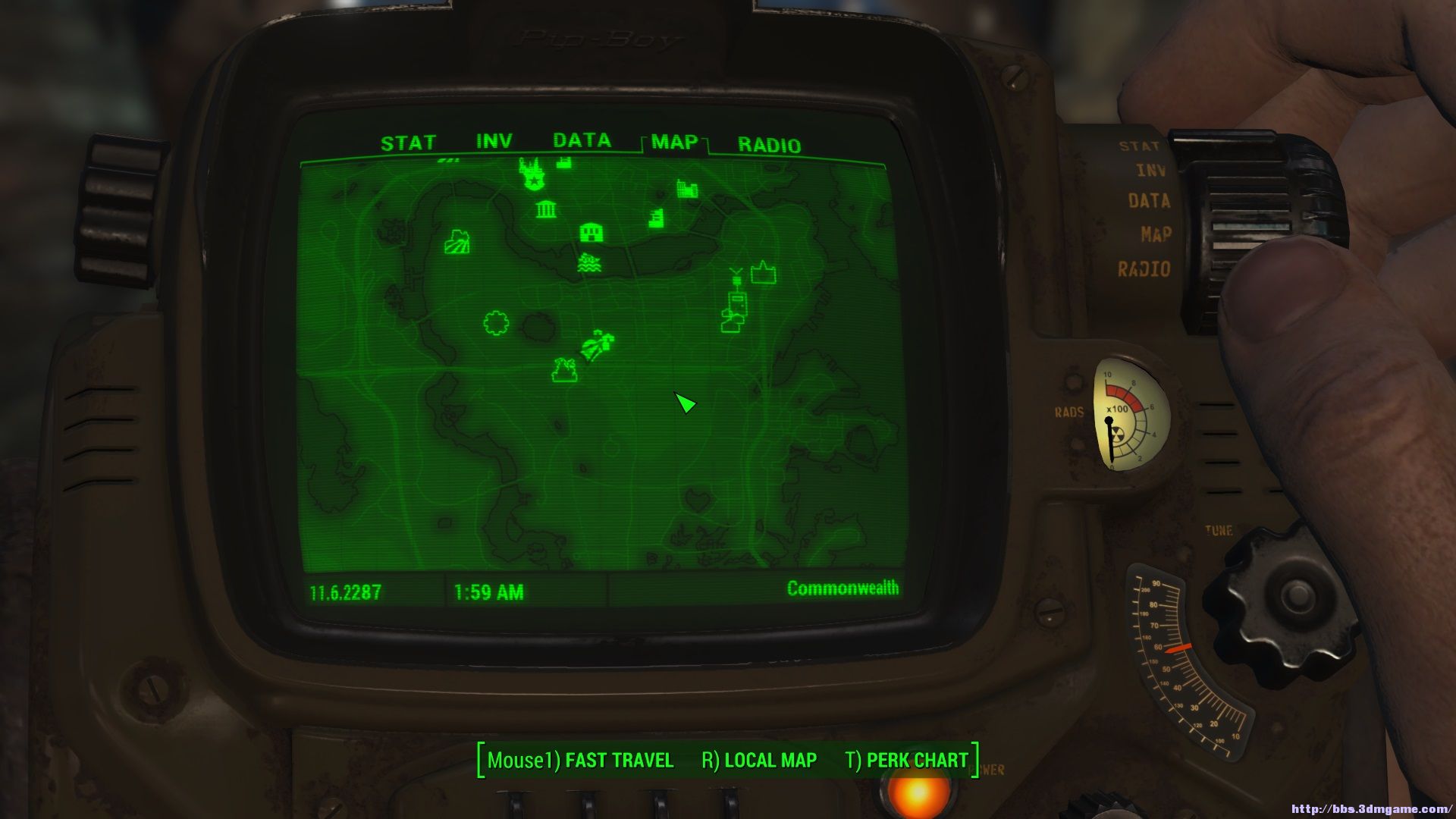Select the sunken boat on waves marker
1456x819 pixels.
[x=589, y=263]
